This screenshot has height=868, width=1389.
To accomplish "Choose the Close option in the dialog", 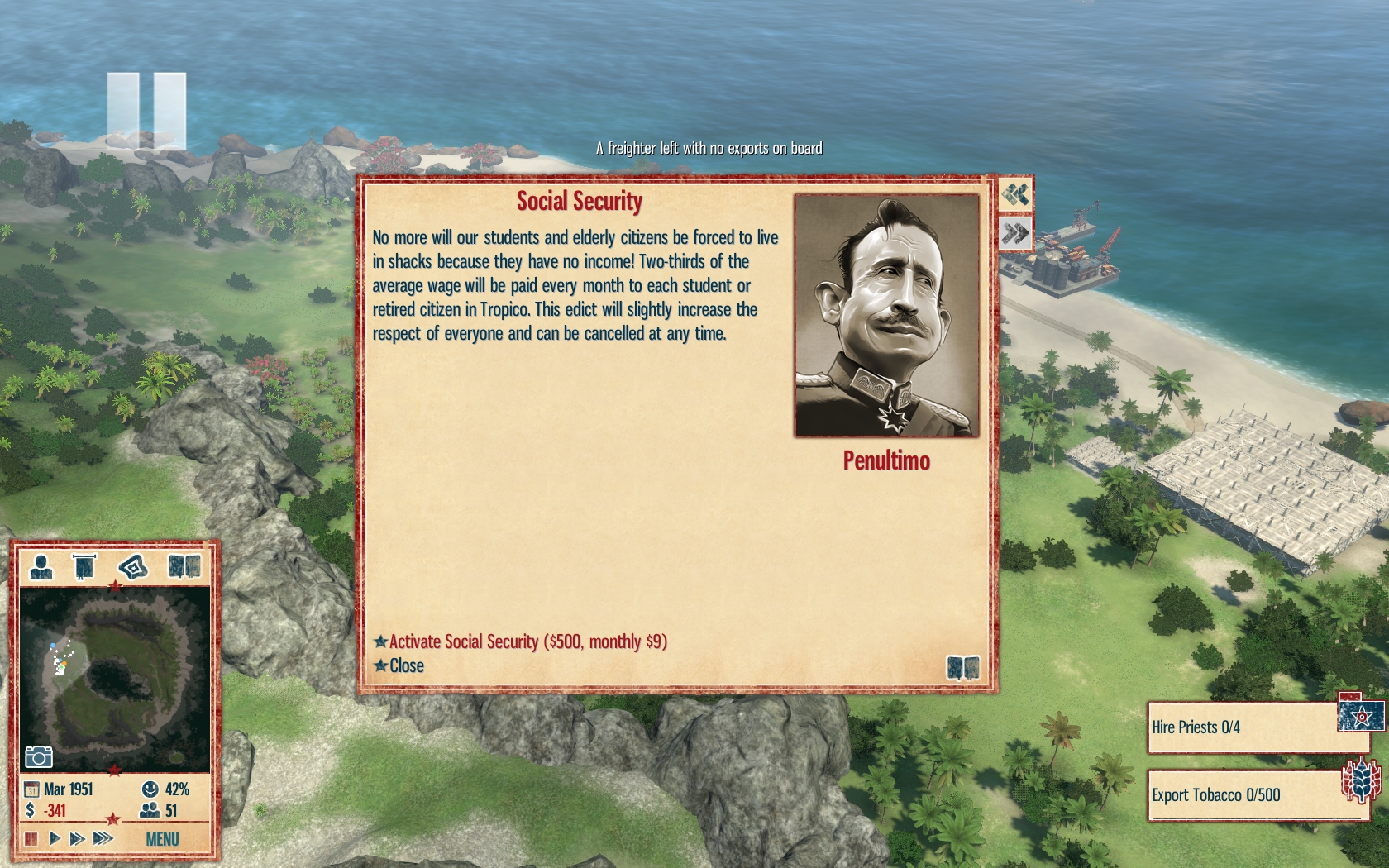I will [x=406, y=665].
